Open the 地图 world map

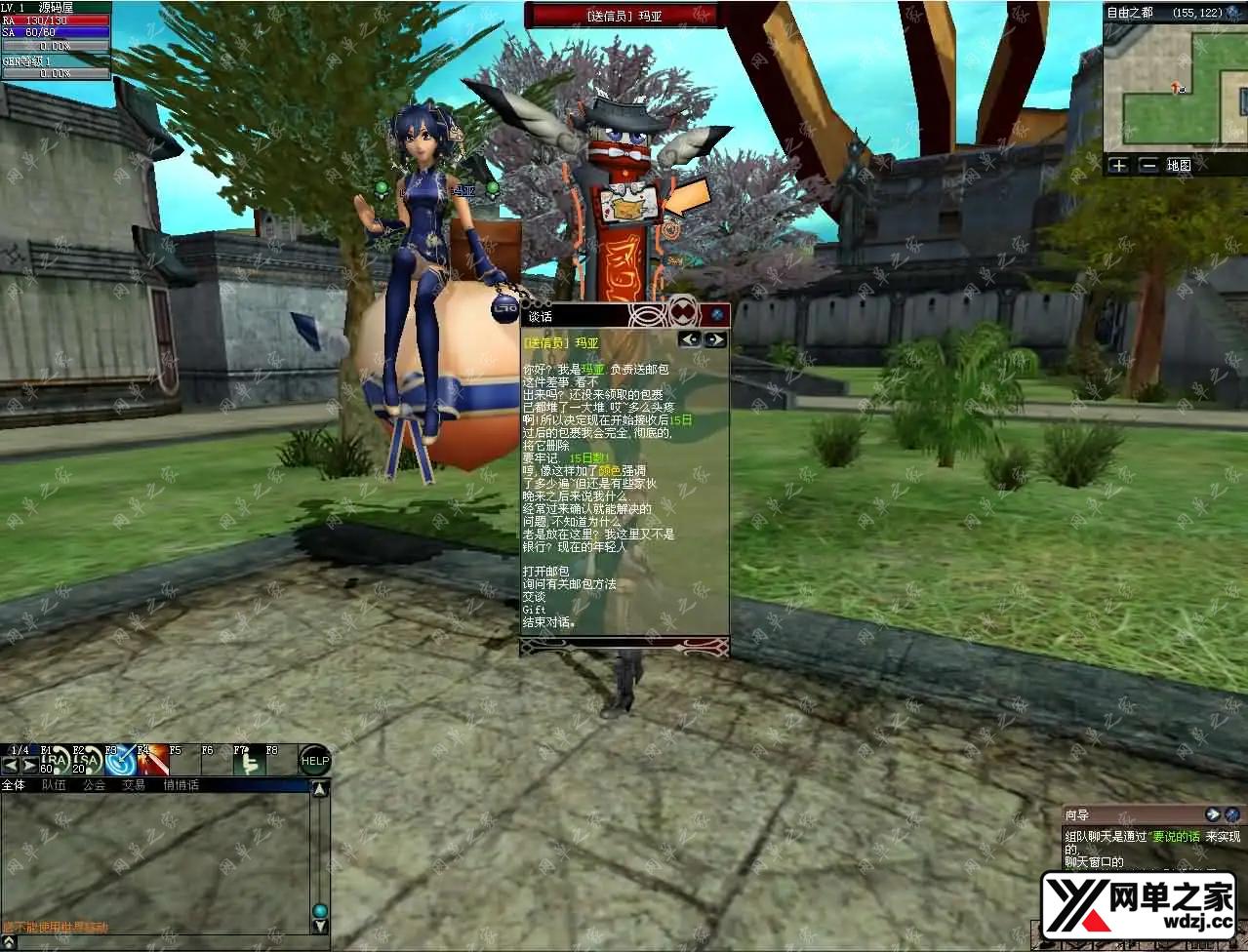[x=1179, y=165]
